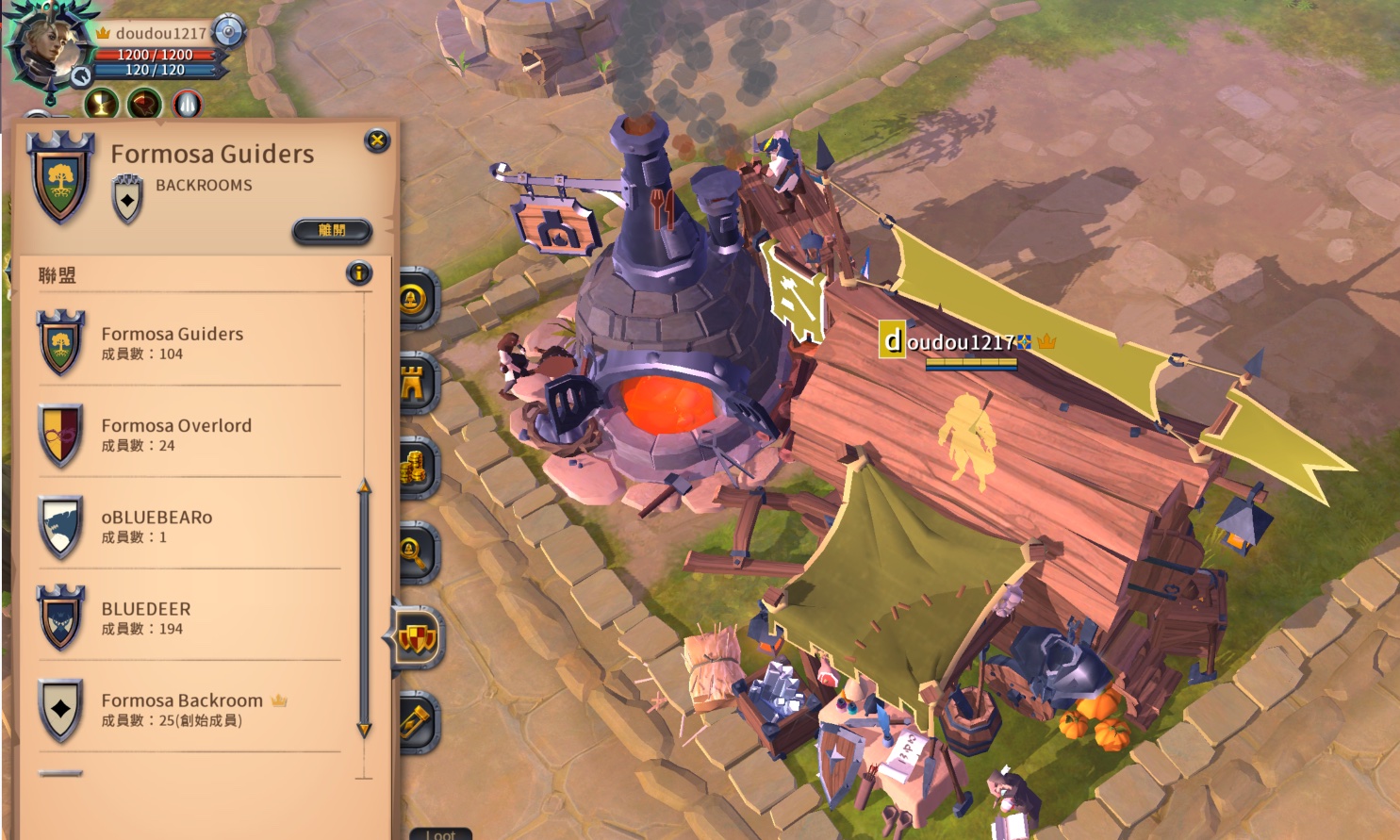Click the 離開 leave button
The image size is (1400, 840).
click(332, 231)
